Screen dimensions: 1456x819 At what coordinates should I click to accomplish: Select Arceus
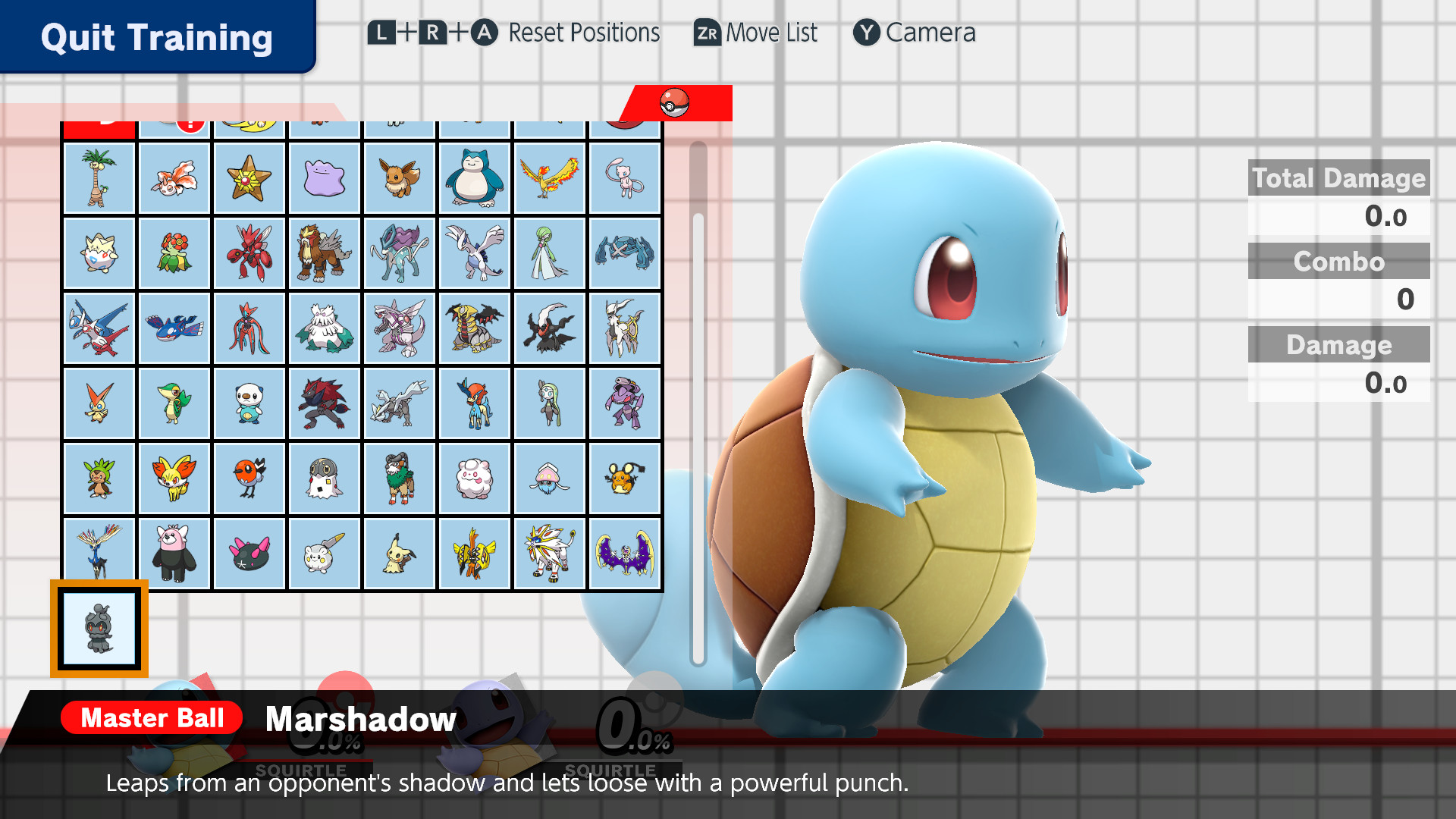(624, 328)
